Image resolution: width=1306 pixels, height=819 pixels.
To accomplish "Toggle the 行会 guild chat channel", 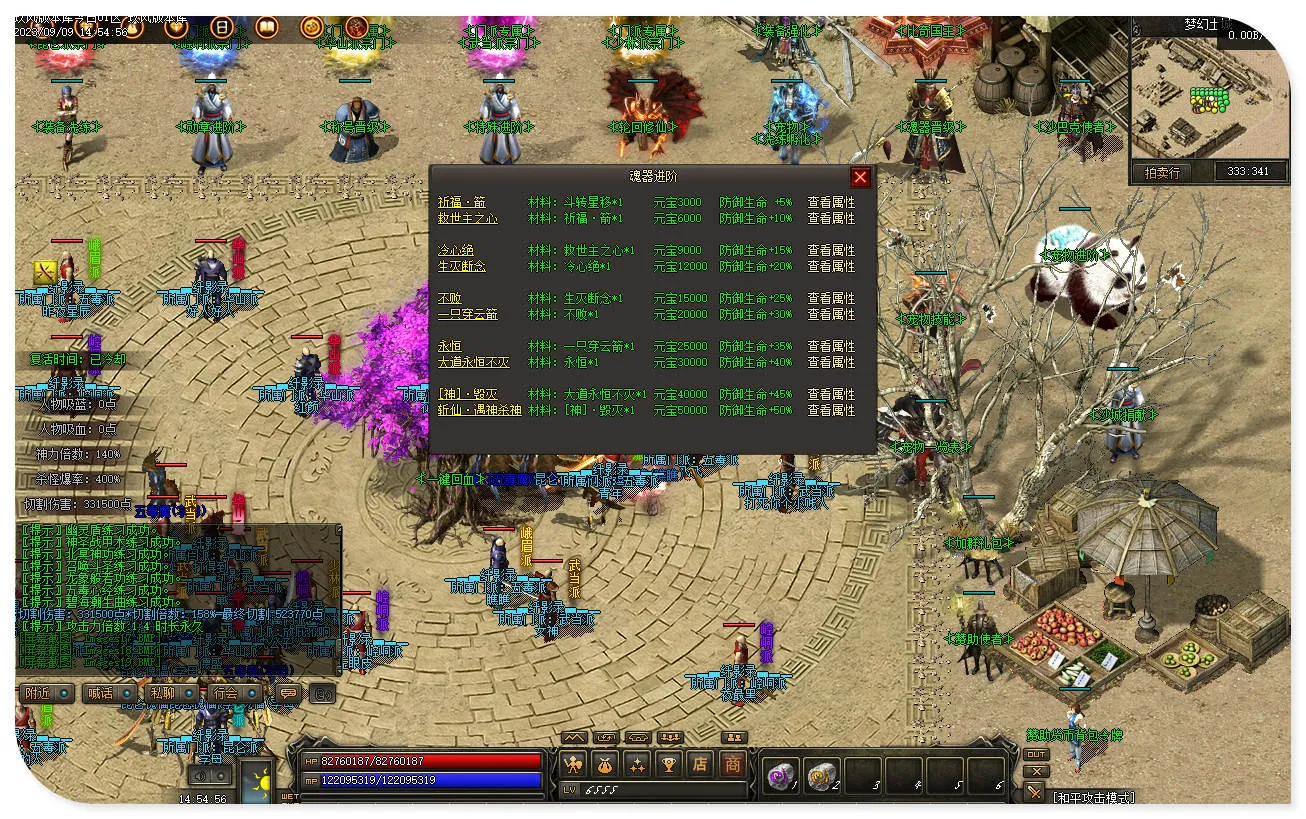I will pos(234,693).
